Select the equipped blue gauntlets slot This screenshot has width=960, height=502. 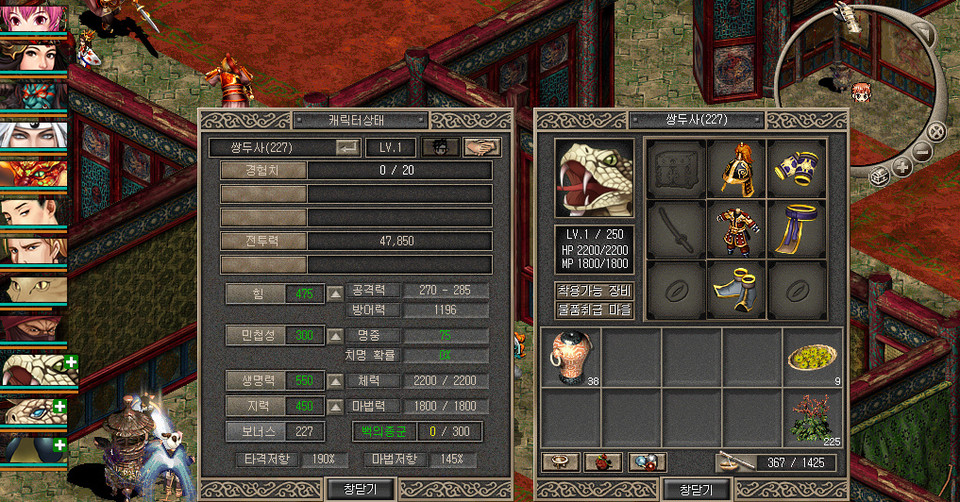(x=797, y=168)
